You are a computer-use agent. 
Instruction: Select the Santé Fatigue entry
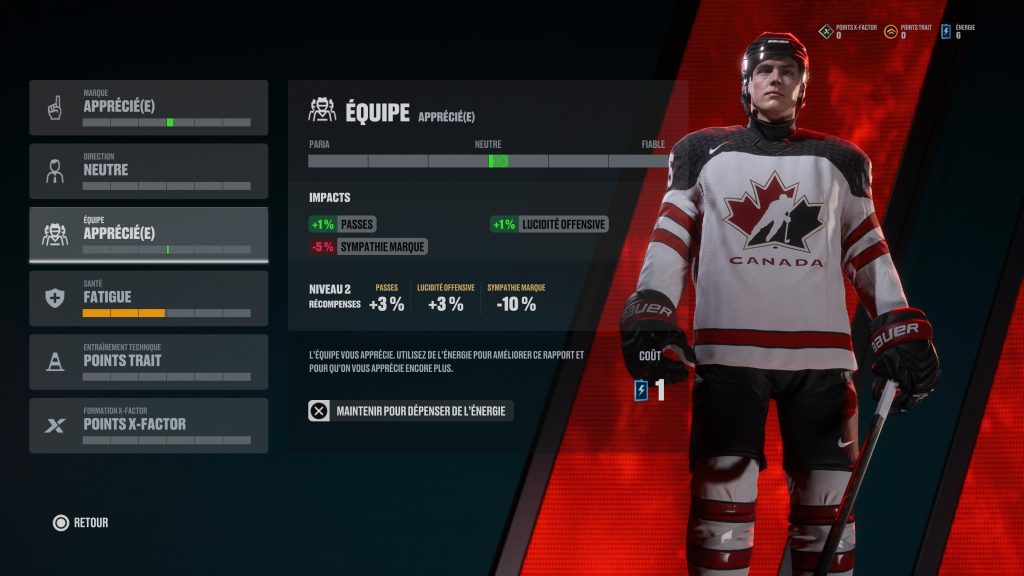click(148, 298)
